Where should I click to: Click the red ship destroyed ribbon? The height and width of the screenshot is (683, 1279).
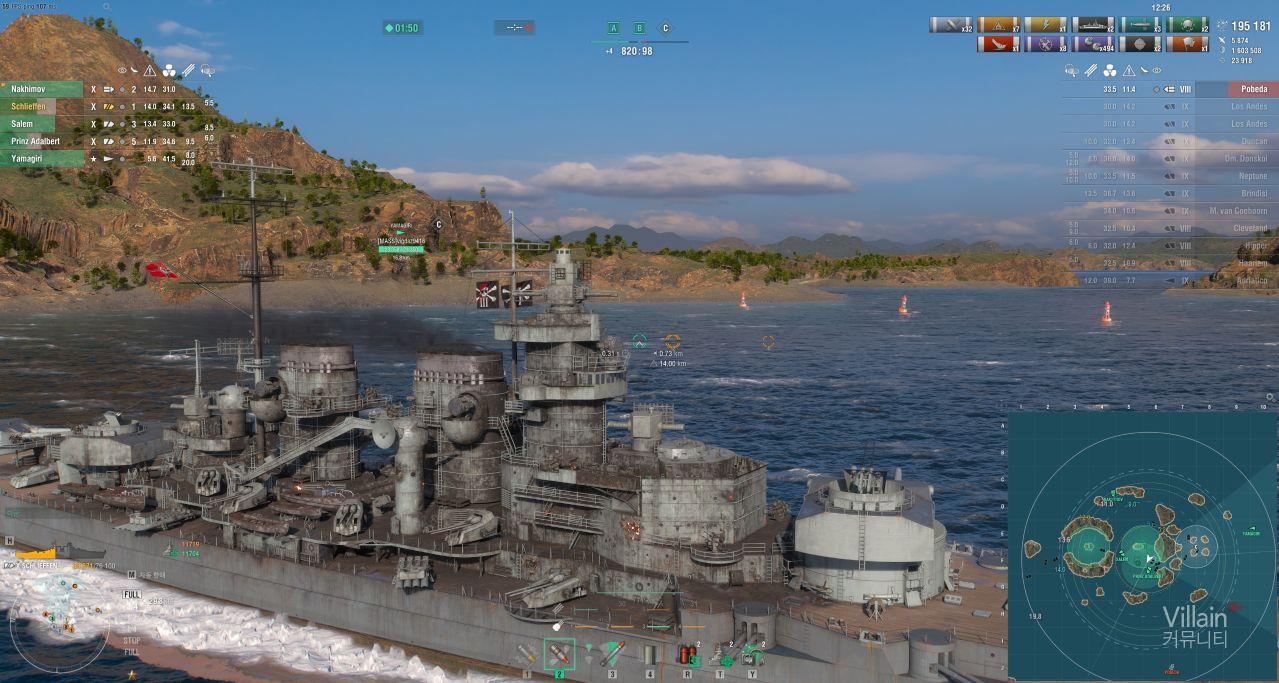pyautogui.click(x=997, y=44)
